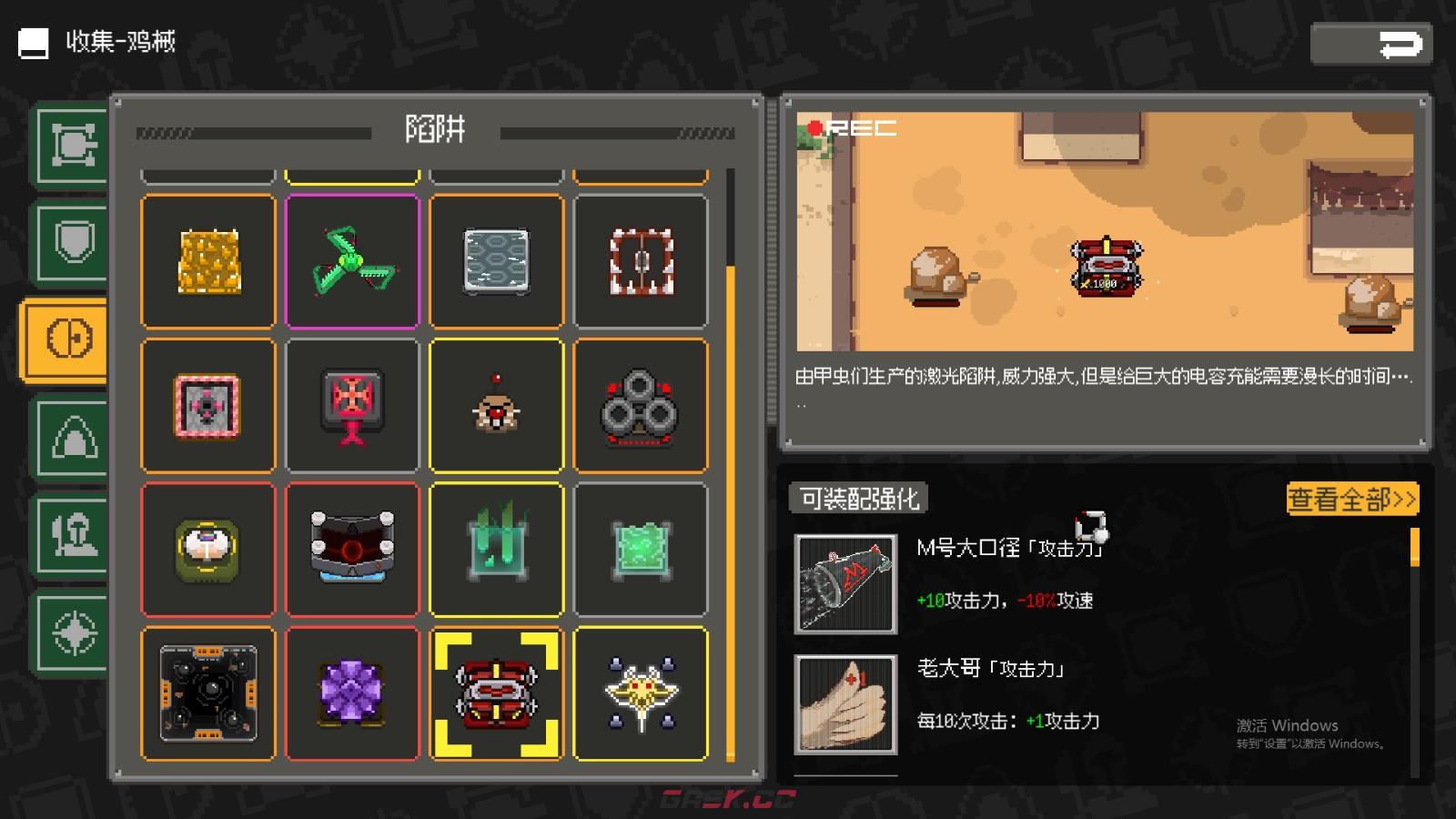The height and width of the screenshot is (819, 1456).
Task: Click the hay bale trap in the grid
Action: click(207, 262)
